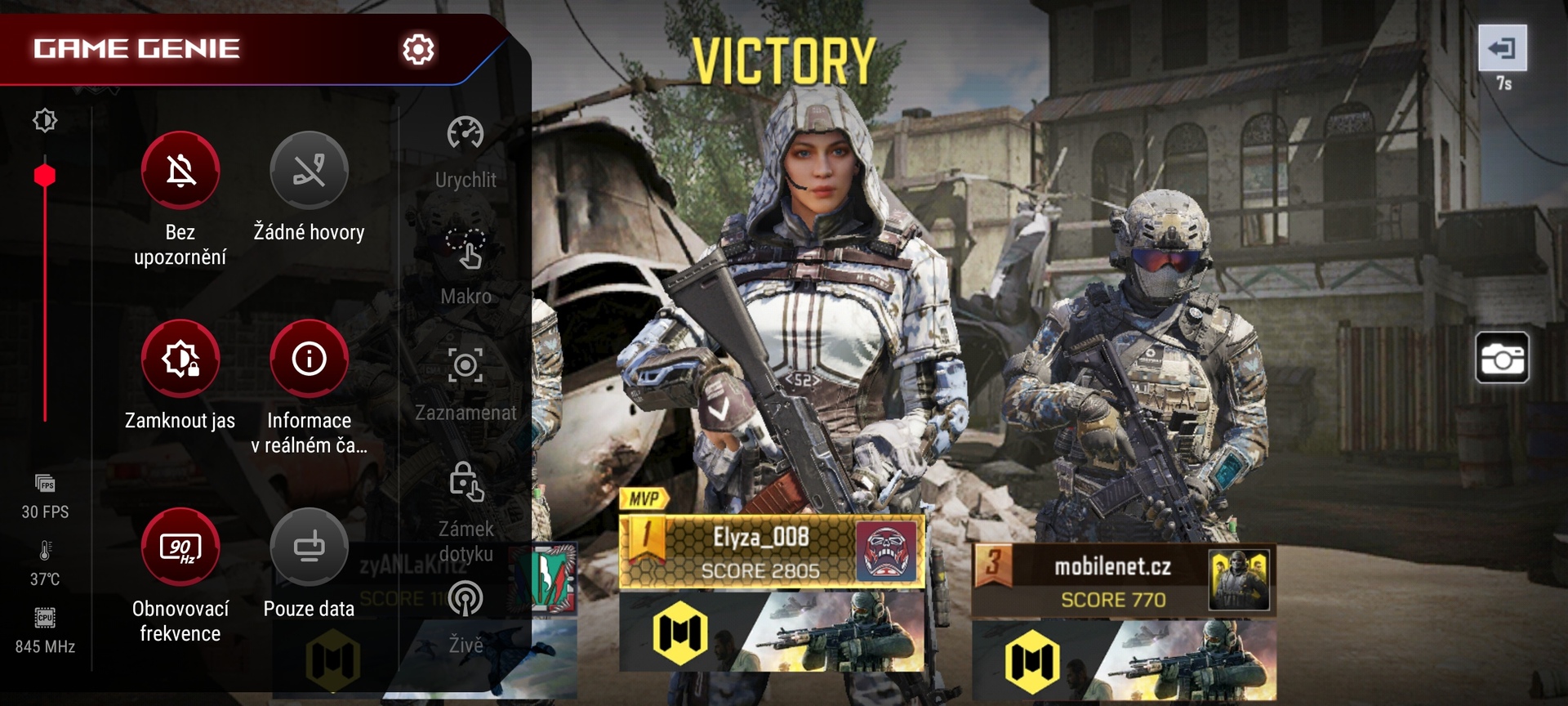
Task: Enable Informace v reálném čase overlay
Action: (309, 359)
